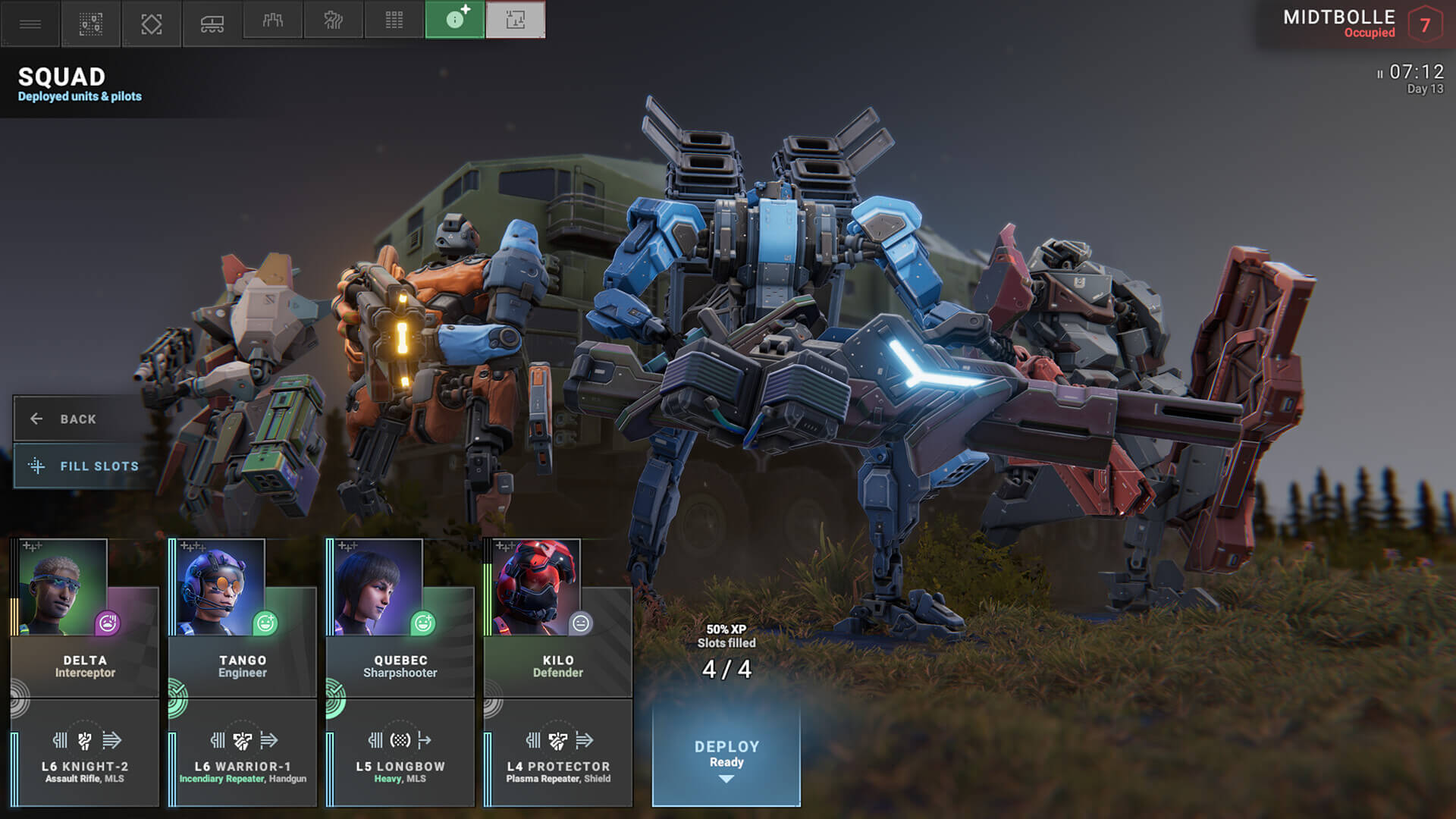Click the FILL SLOTS button
The width and height of the screenshot is (1456, 819).
click(x=85, y=466)
